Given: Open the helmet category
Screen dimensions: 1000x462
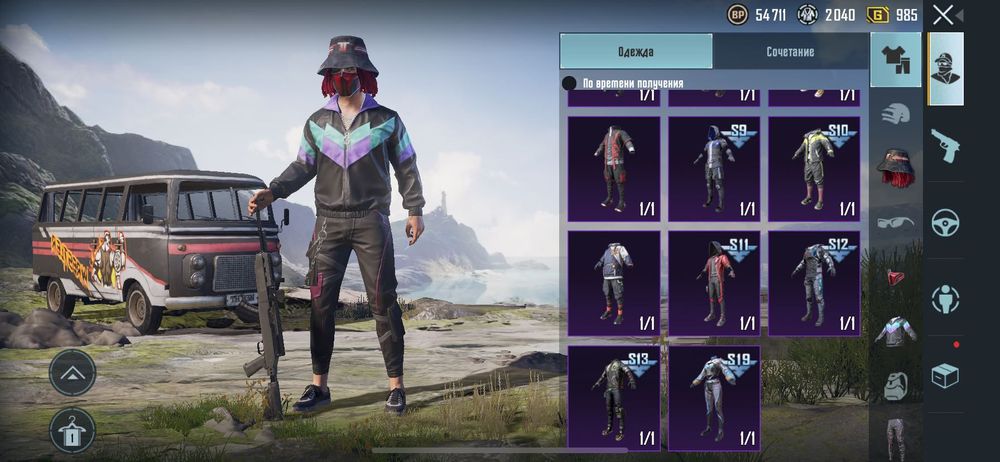Looking at the screenshot, I should point(896,113).
